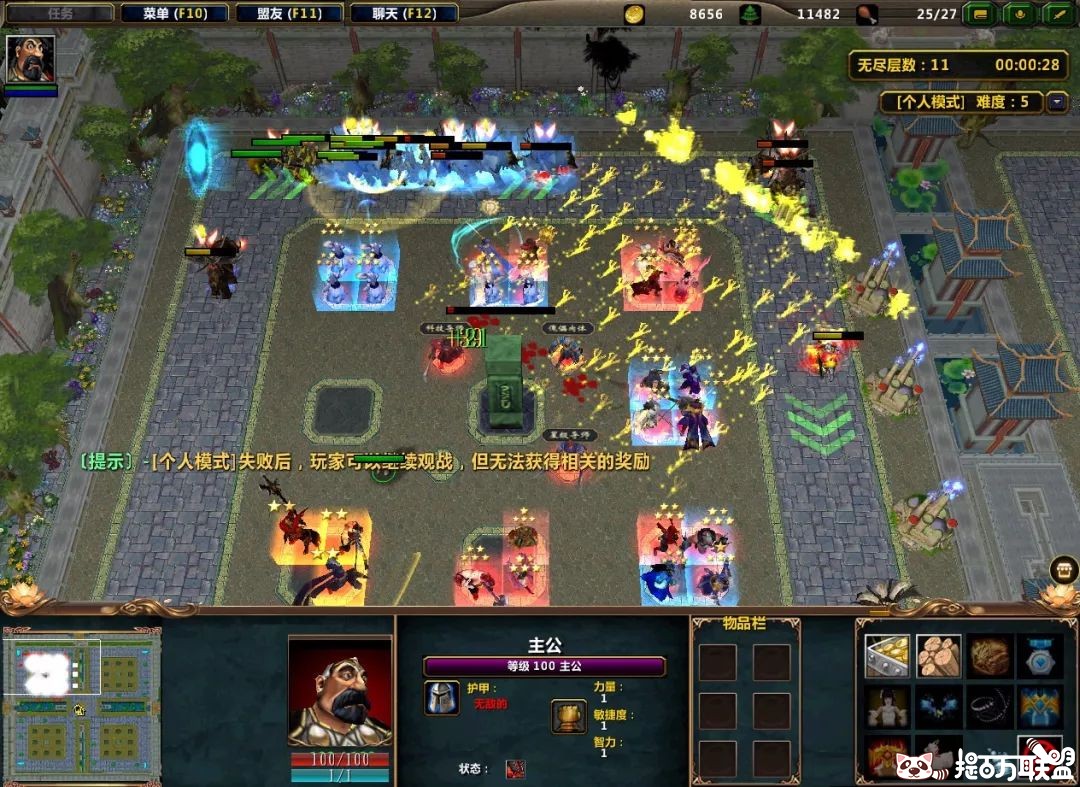Click the helmet armor icon in unit info
Image resolution: width=1080 pixels, height=787 pixels.
click(x=441, y=697)
